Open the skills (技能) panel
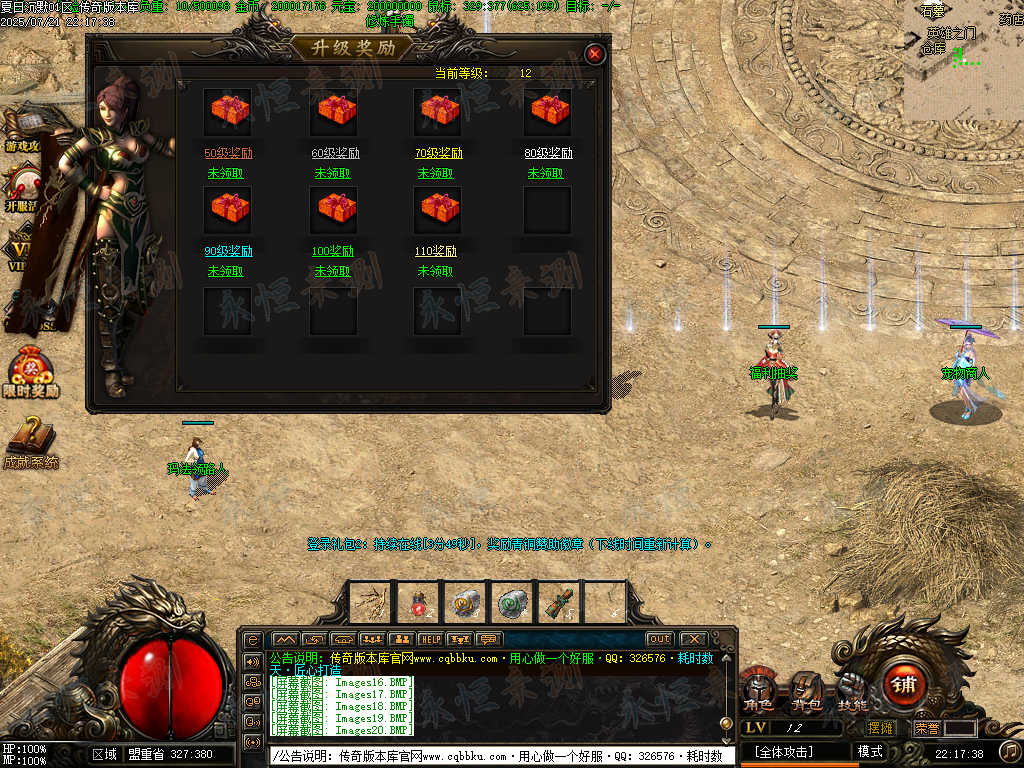Viewport: 1024px width, 768px height. (x=853, y=691)
